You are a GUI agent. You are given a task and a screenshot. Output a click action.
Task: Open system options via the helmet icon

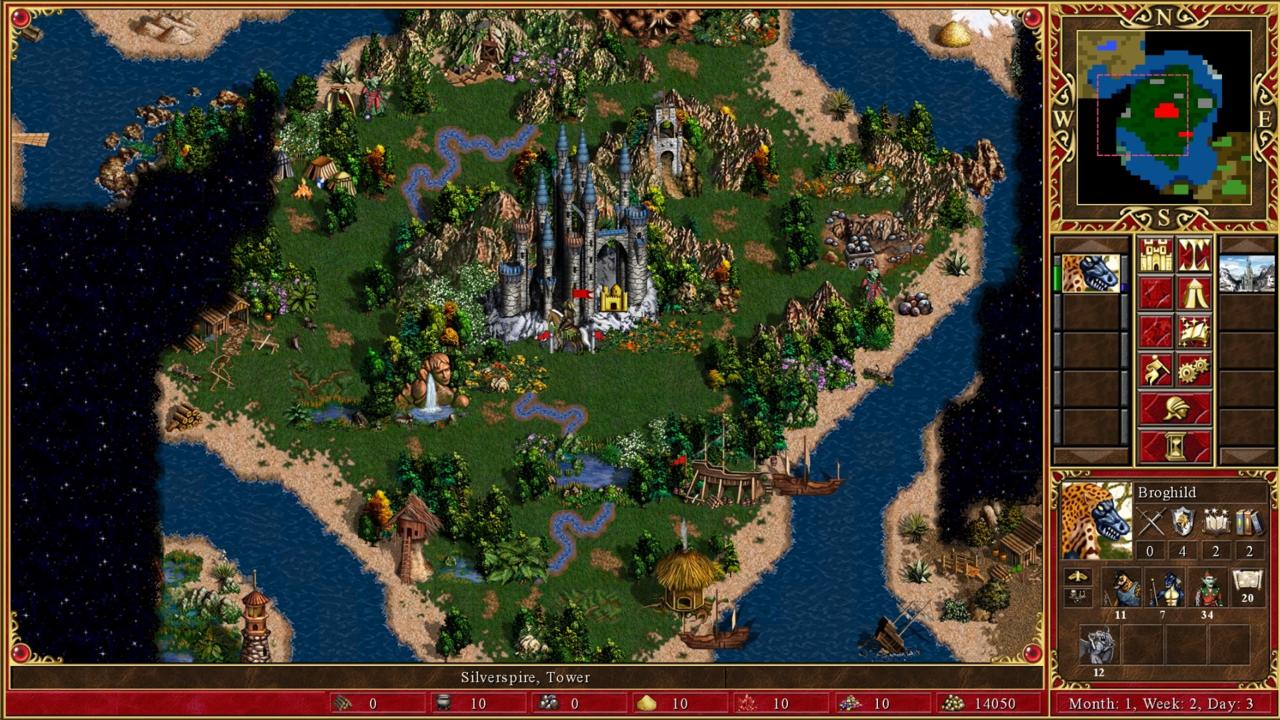1176,407
